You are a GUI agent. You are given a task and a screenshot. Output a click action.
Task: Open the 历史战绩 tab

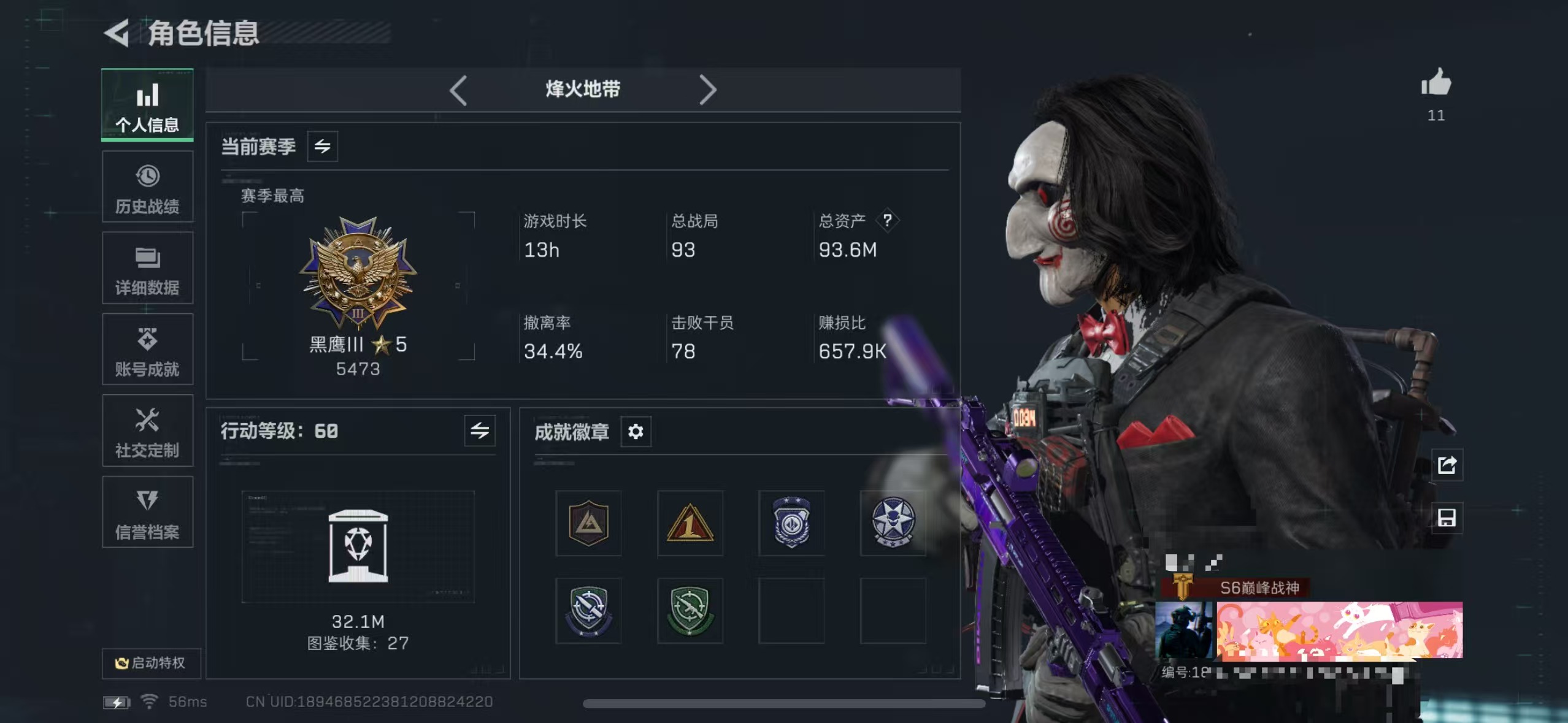click(x=147, y=187)
